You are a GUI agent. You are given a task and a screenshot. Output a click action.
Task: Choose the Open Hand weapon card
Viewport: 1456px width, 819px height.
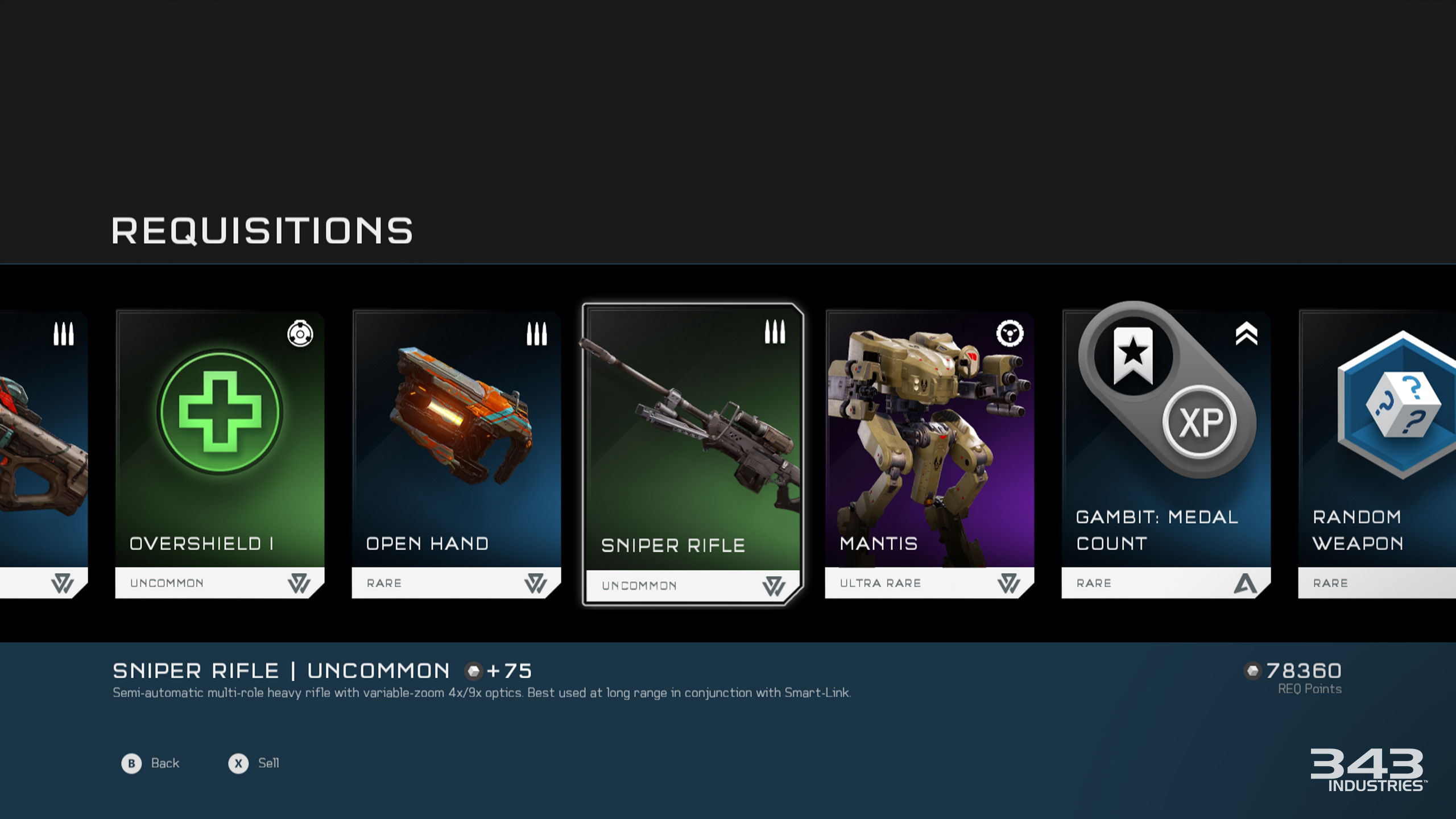click(456, 454)
